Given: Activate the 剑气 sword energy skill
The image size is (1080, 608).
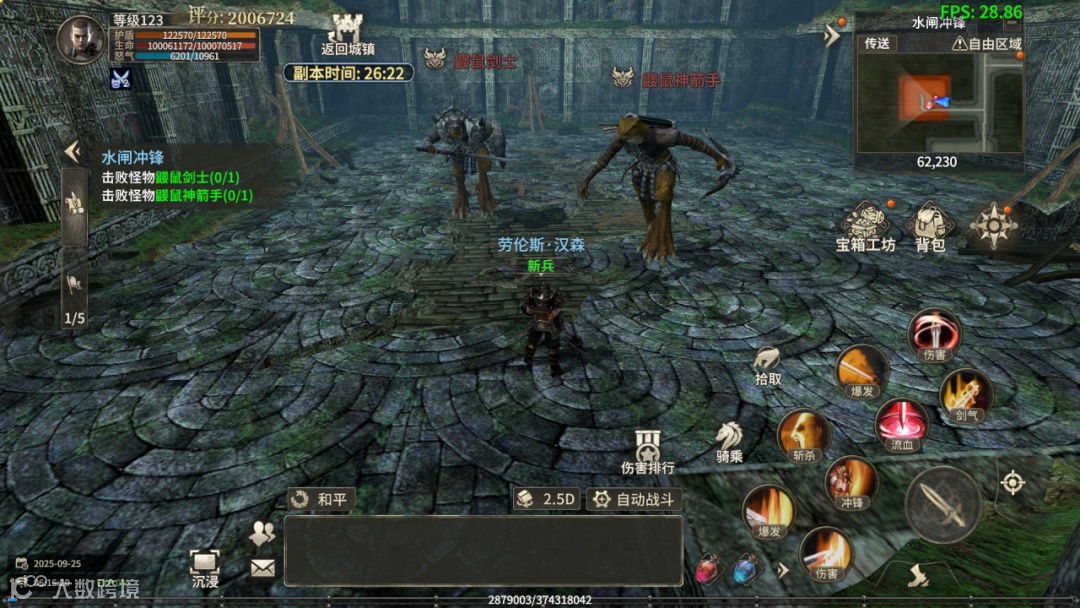Looking at the screenshot, I should tap(966, 394).
